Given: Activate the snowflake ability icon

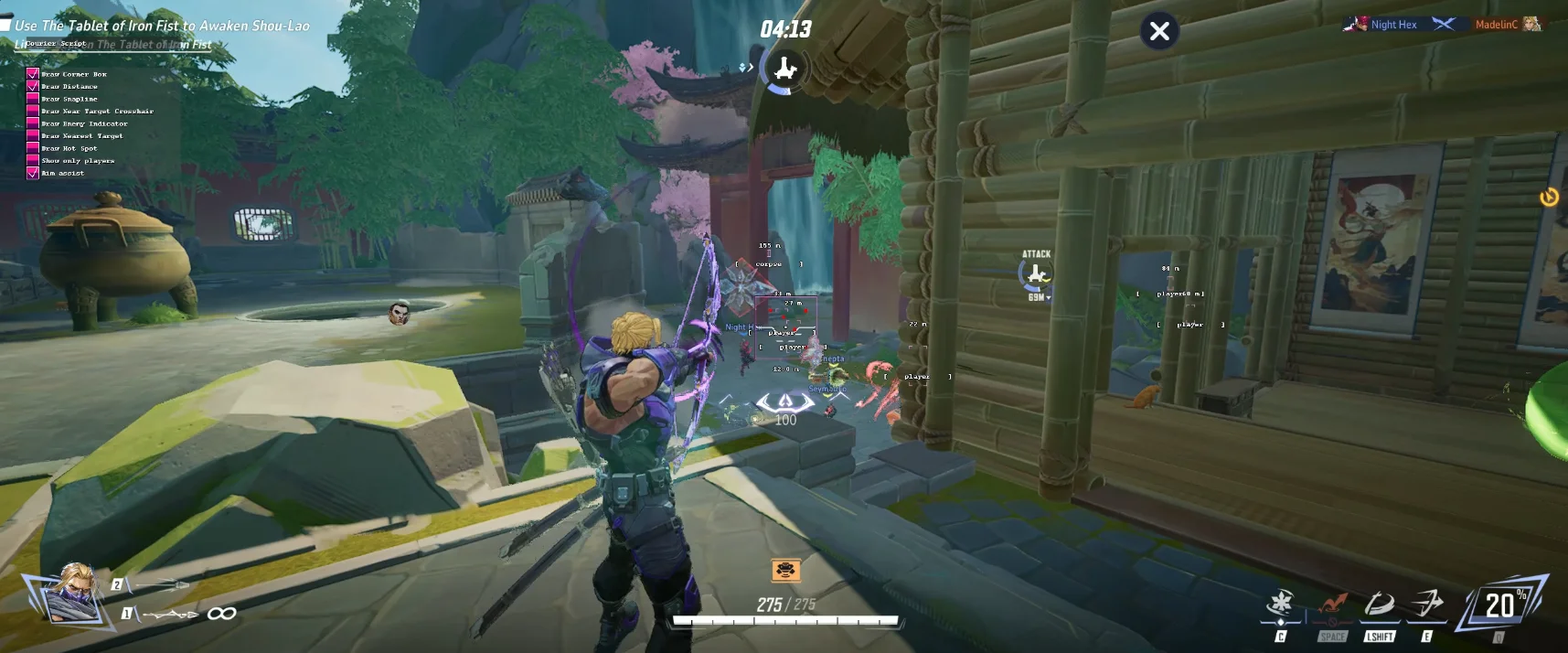Looking at the screenshot, I should 1281,605.
